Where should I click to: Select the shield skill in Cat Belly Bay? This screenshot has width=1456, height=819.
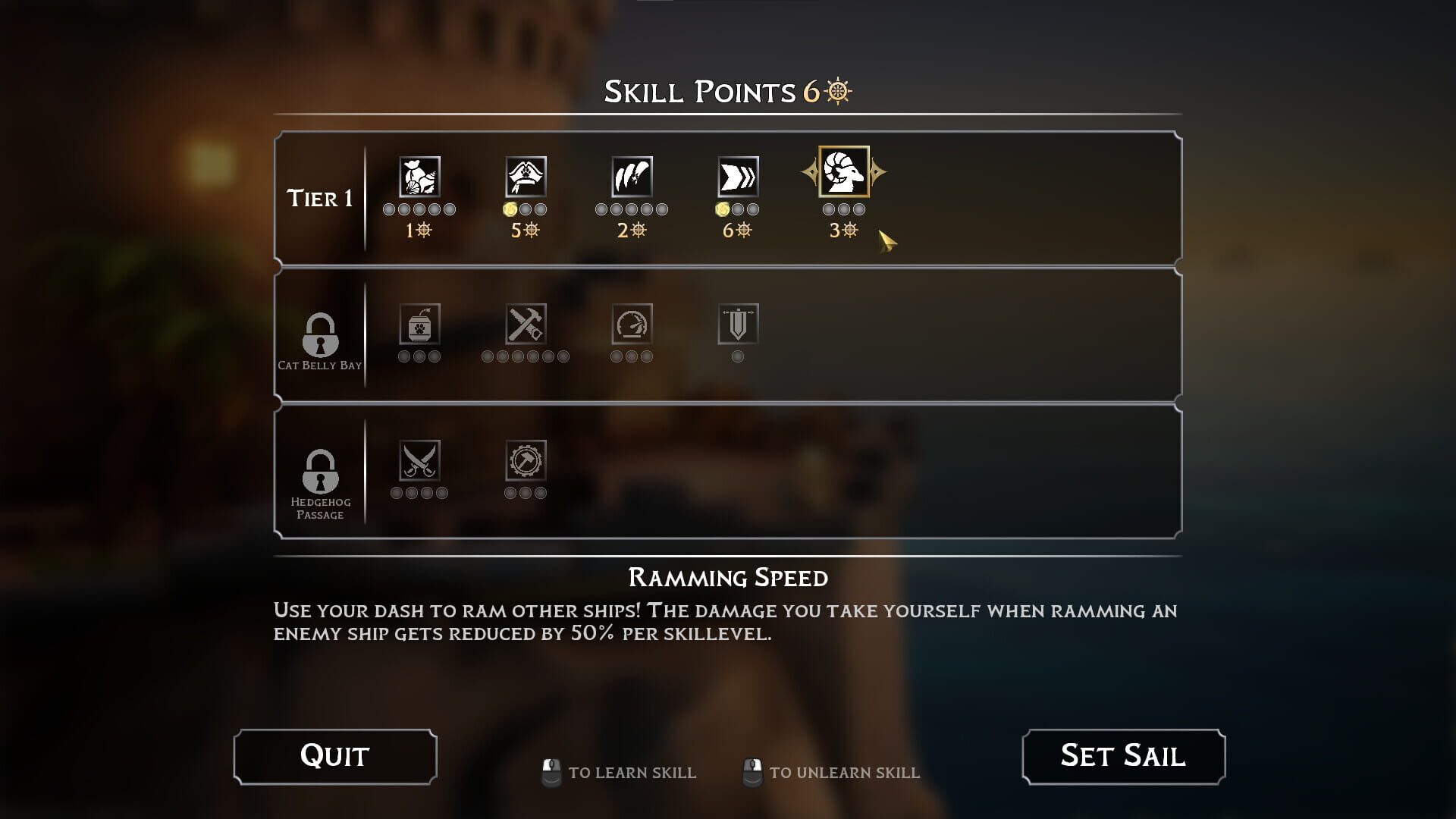[737, 326]
